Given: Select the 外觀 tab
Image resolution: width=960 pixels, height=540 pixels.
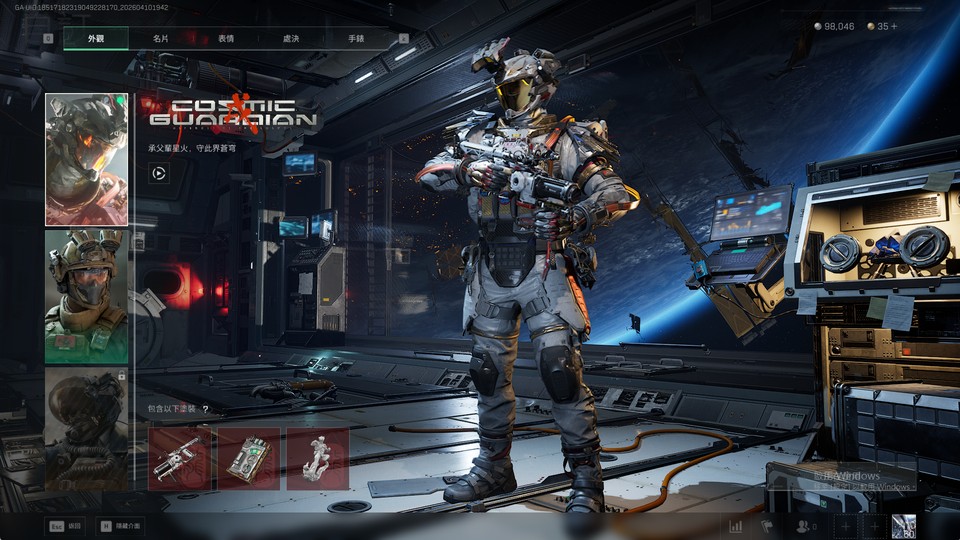Looking at the screenshot, I should (96, 38).
